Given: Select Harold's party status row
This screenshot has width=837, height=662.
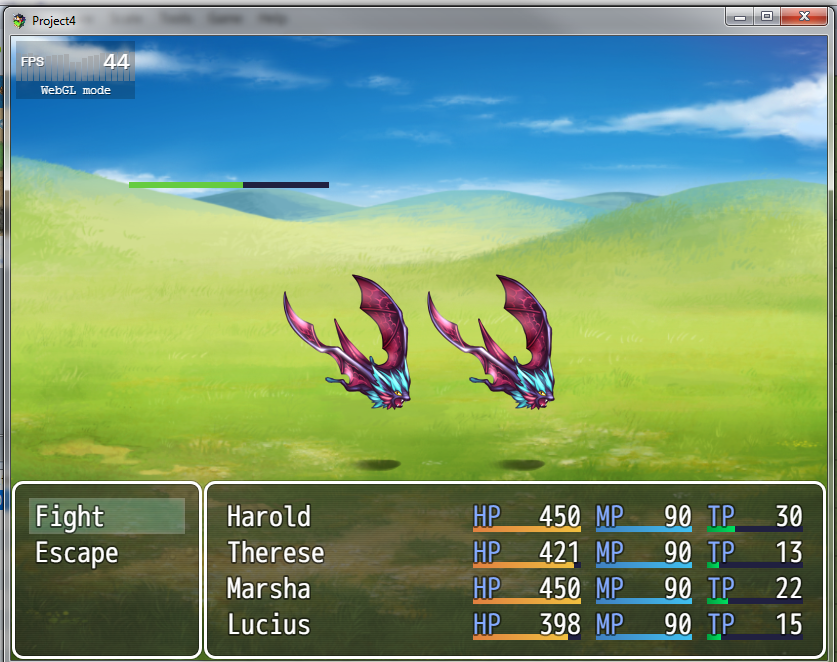Looking at the screenshot, I should 514,516.
